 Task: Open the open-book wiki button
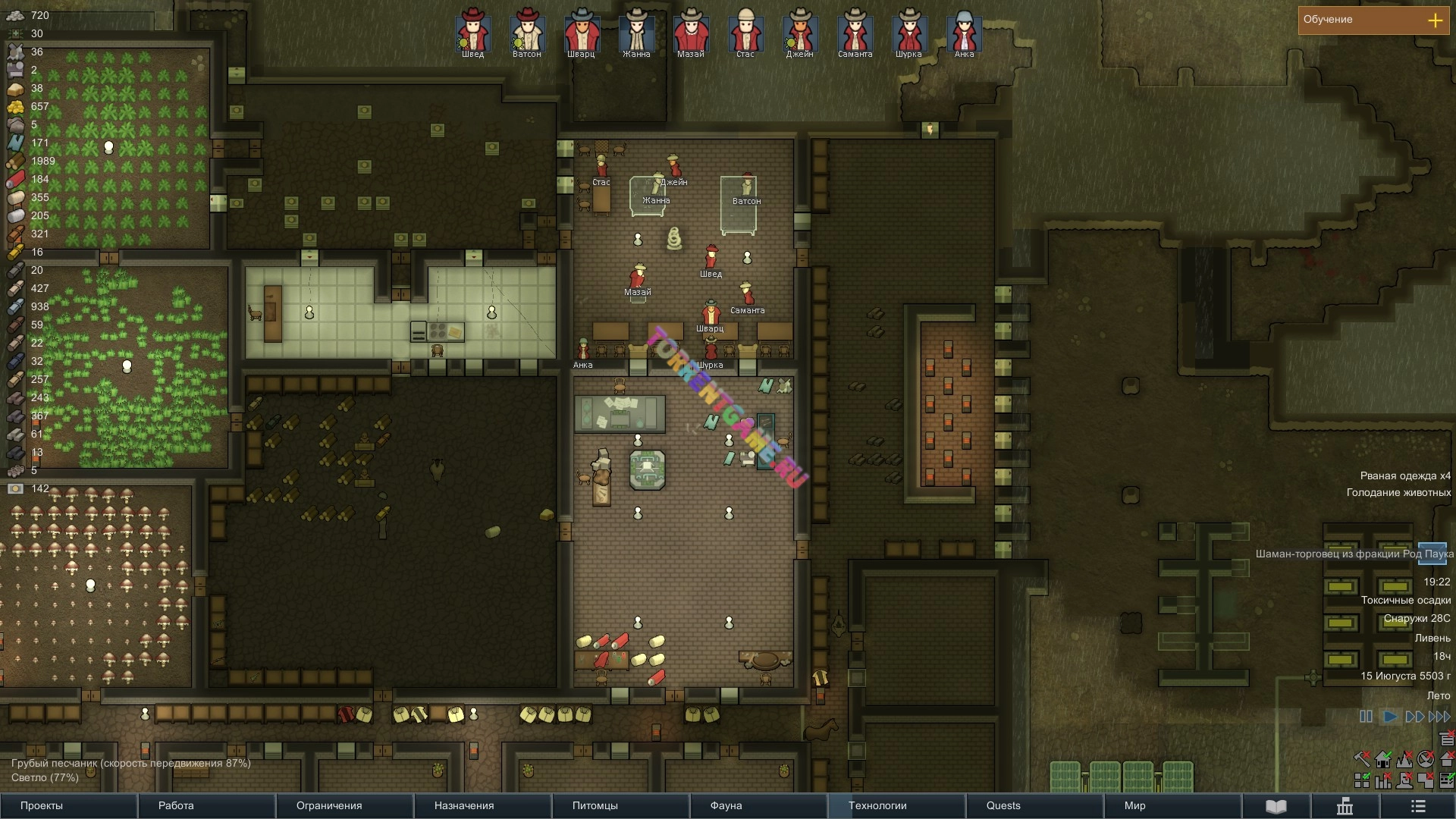pyautogui.click(x=1276, y=806)
